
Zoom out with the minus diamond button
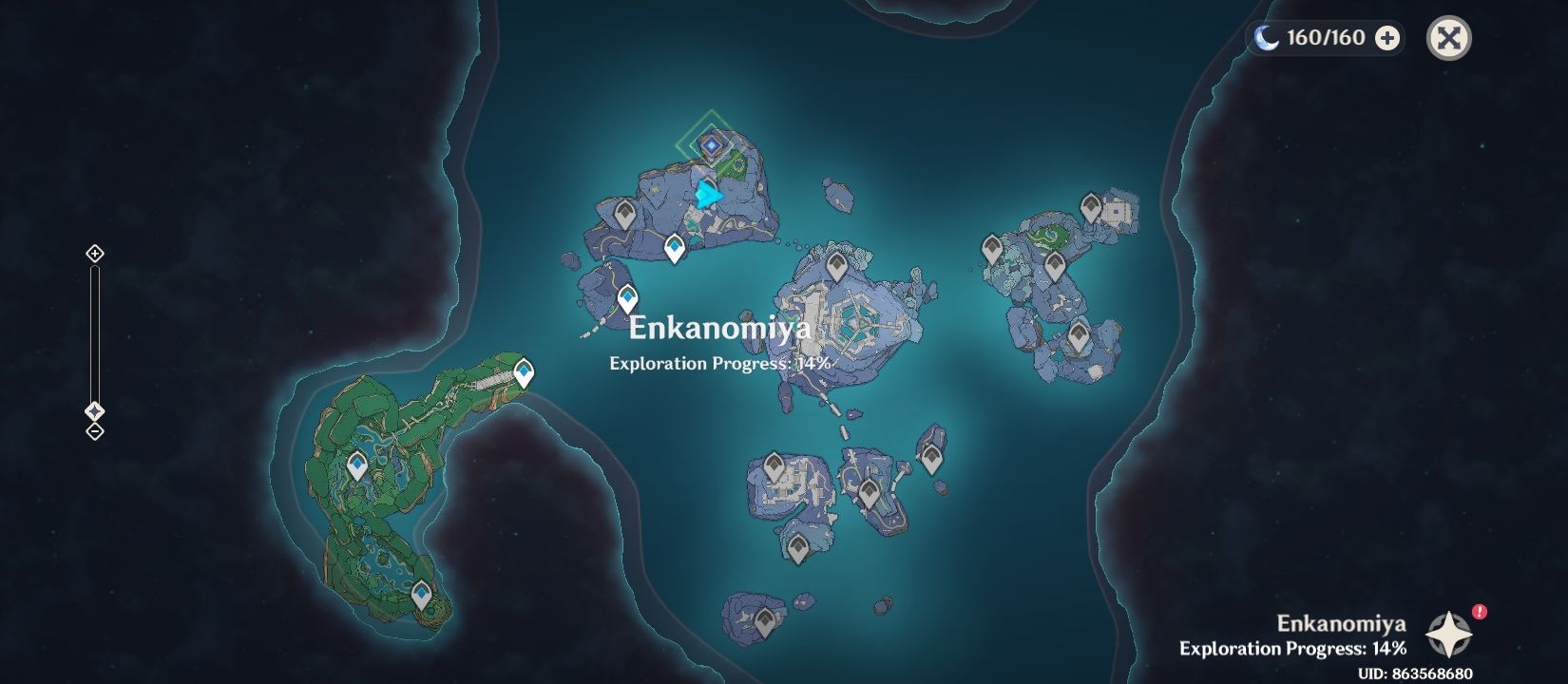[94, 433]
